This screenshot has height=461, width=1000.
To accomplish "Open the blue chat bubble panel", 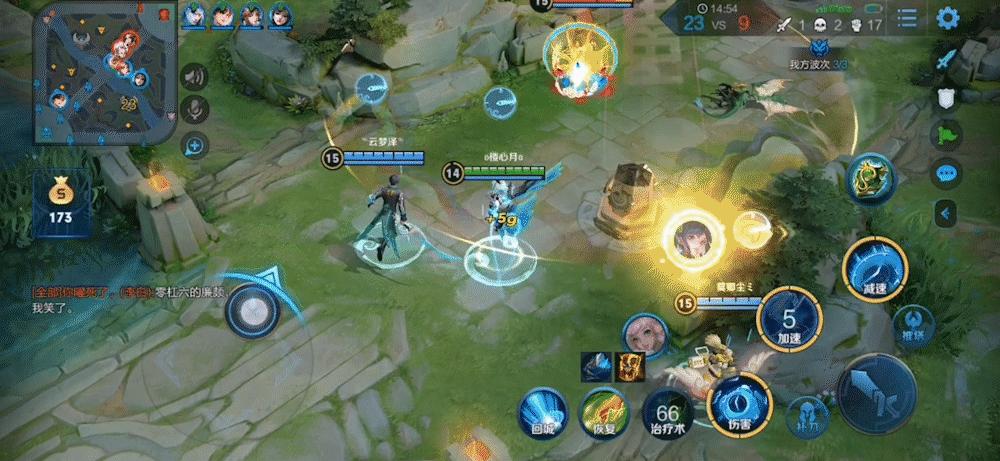I will click(946, 173).
